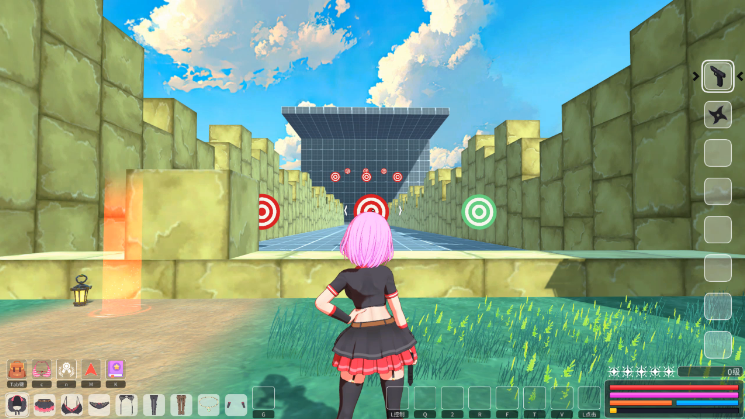The width and height of the screenshot is (745, 419).
Task: Select the garter belt clothing slot
Action: pos(127,404)
